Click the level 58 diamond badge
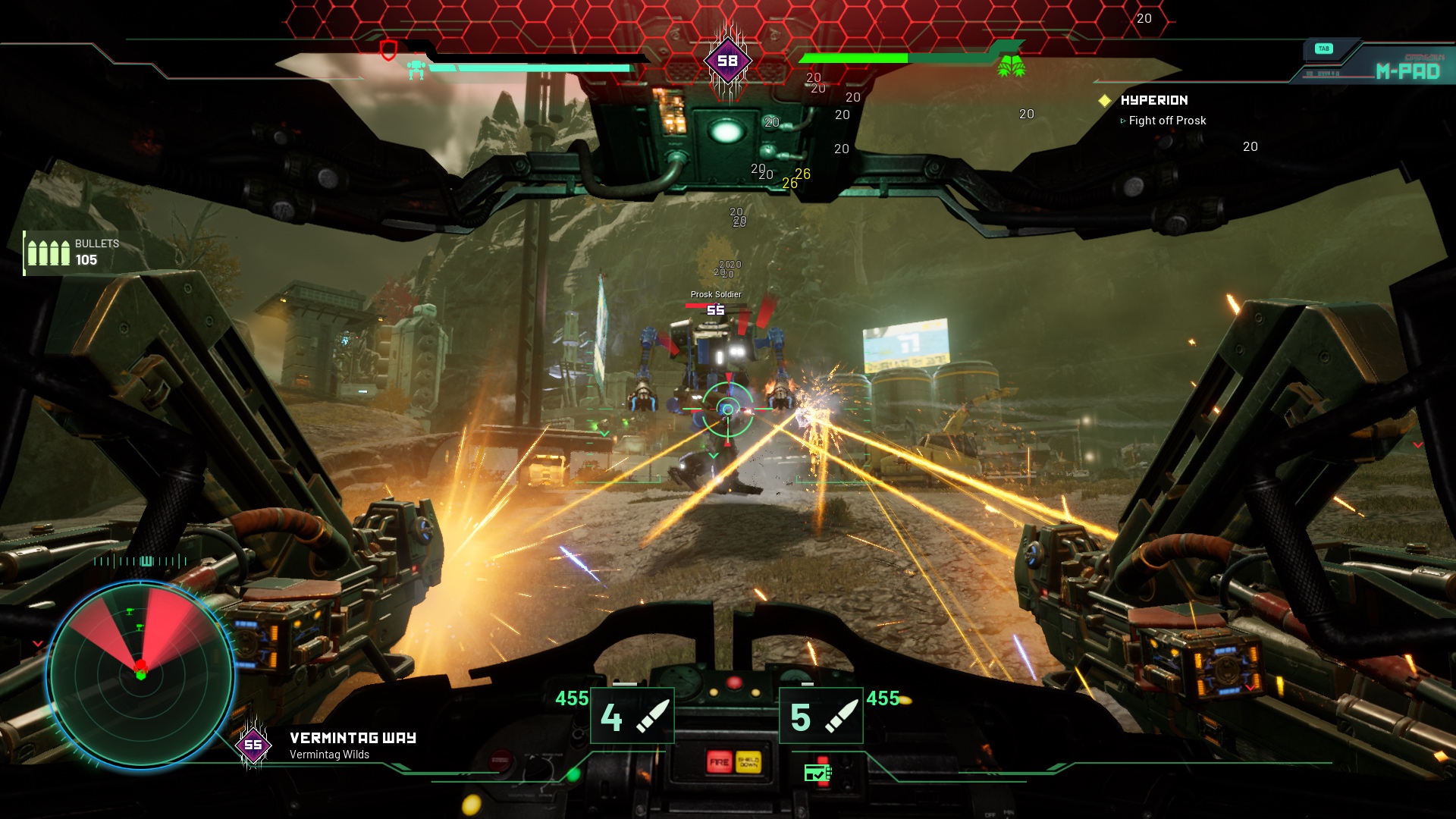The width and height of the screenshot is (1456, 819). (x=727, y=61)
